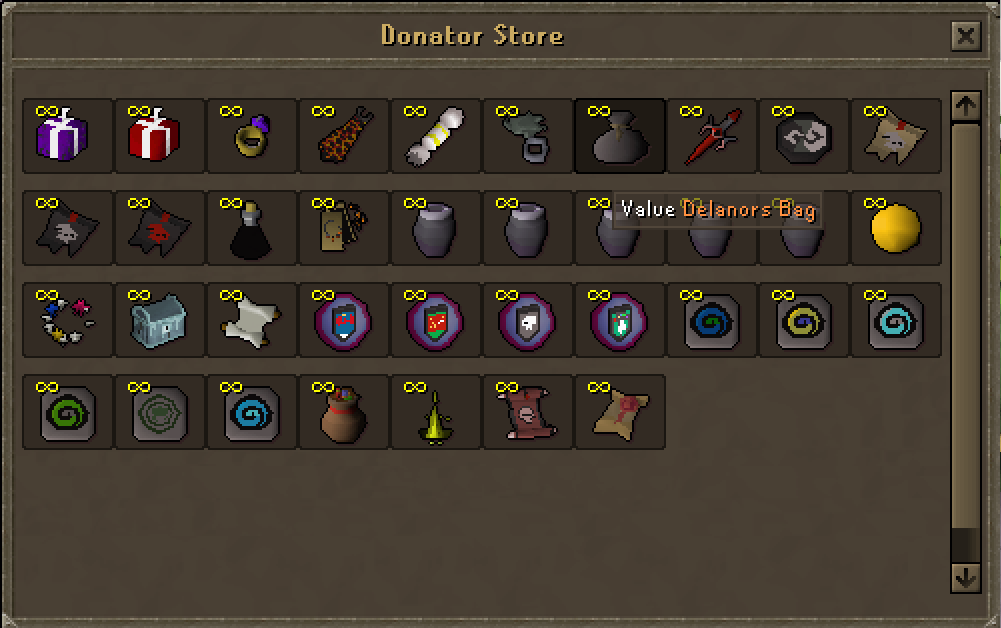Select the reddish-brown scroll item
Screen dimensions: 1001x628
522,413
